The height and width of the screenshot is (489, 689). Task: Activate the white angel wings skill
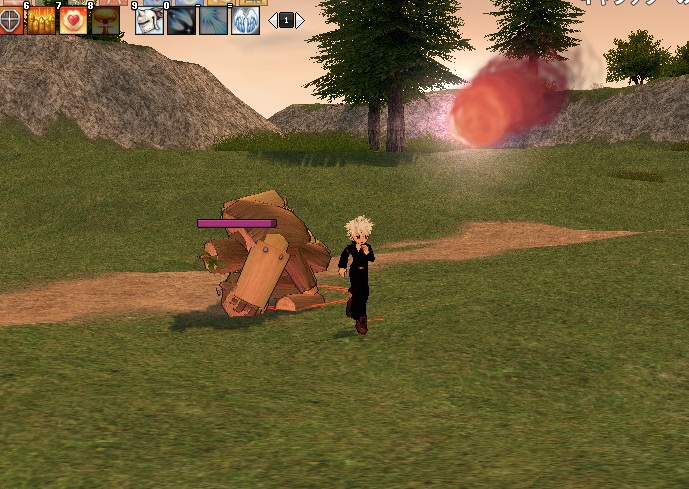(x=245, y=21)
